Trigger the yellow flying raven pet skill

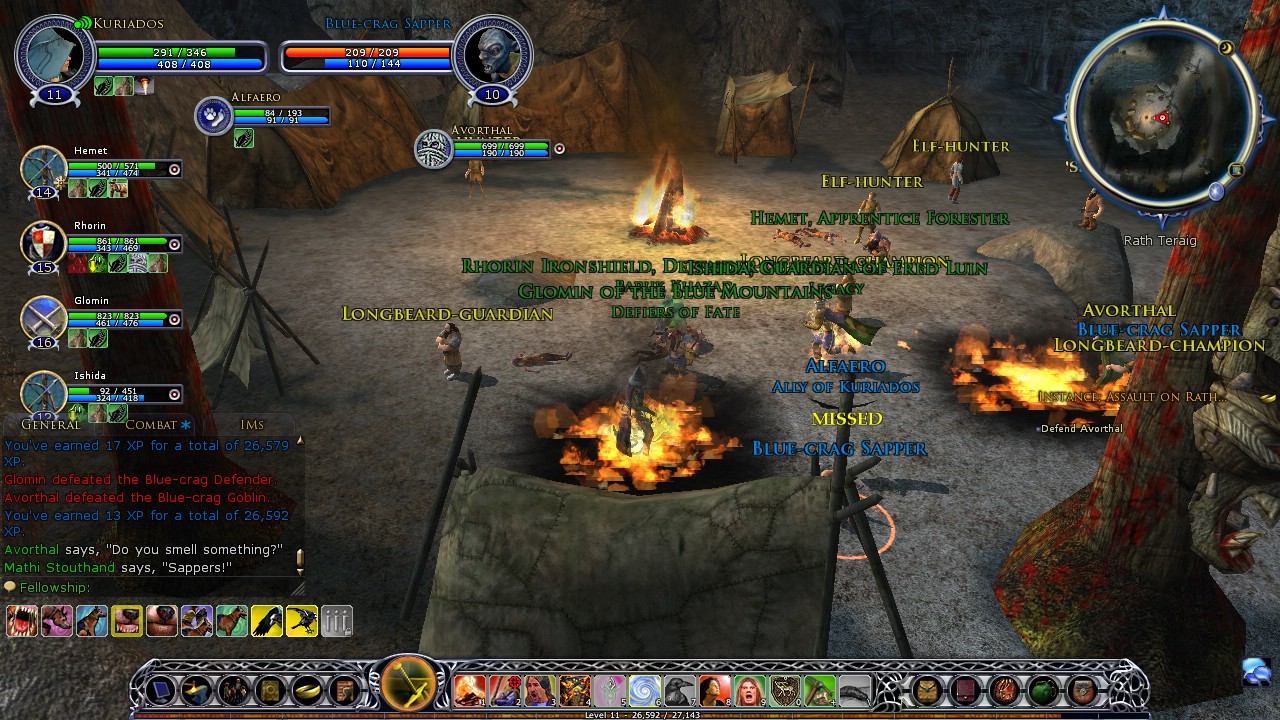[267, 621]
